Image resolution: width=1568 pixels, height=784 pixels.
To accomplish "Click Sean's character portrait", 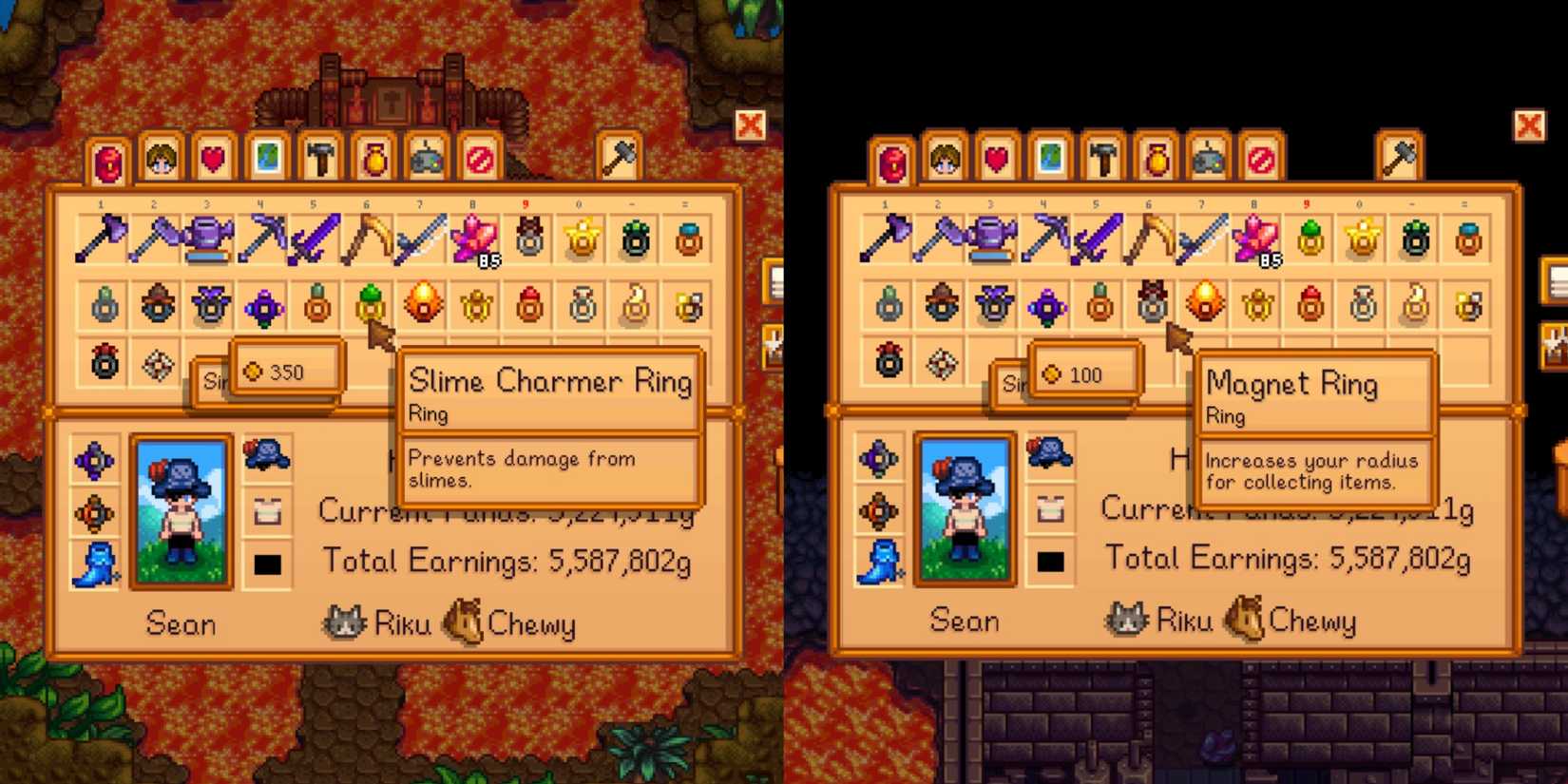I will click(x=181, y=508).
